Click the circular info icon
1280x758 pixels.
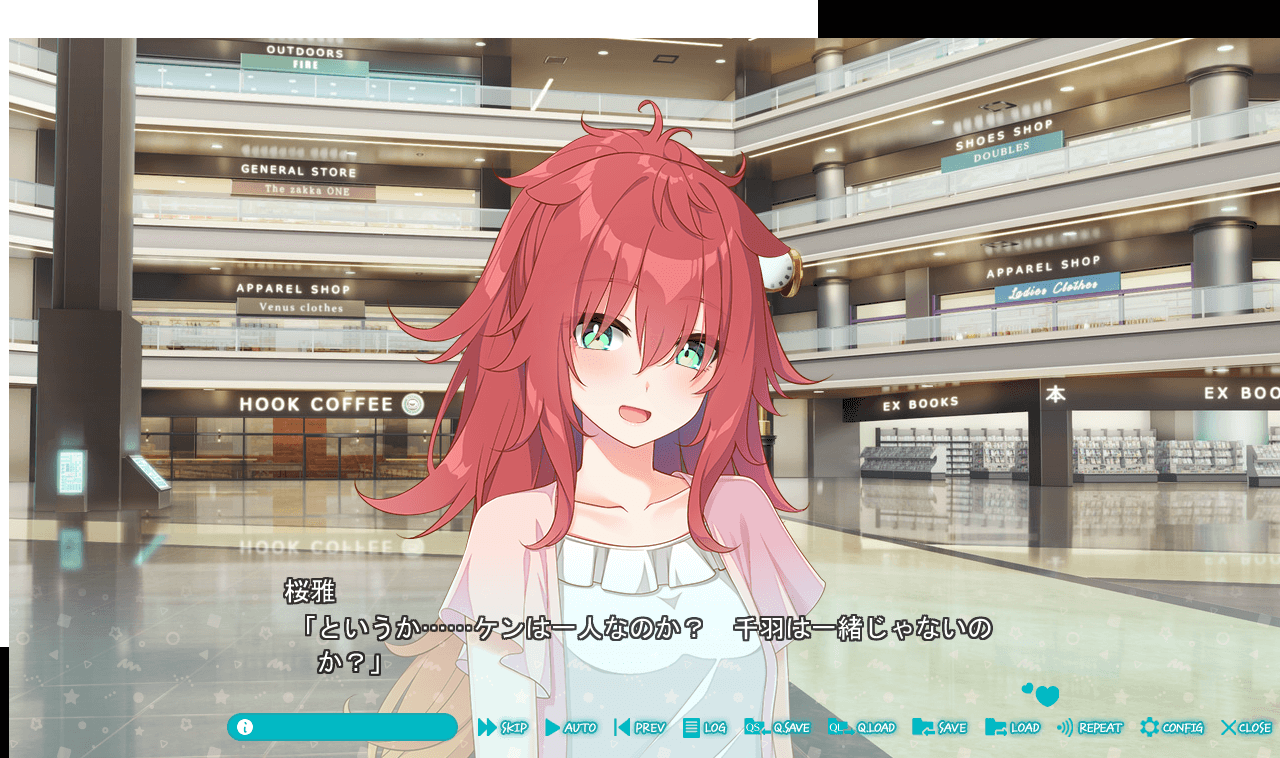[x=243, y=727]
